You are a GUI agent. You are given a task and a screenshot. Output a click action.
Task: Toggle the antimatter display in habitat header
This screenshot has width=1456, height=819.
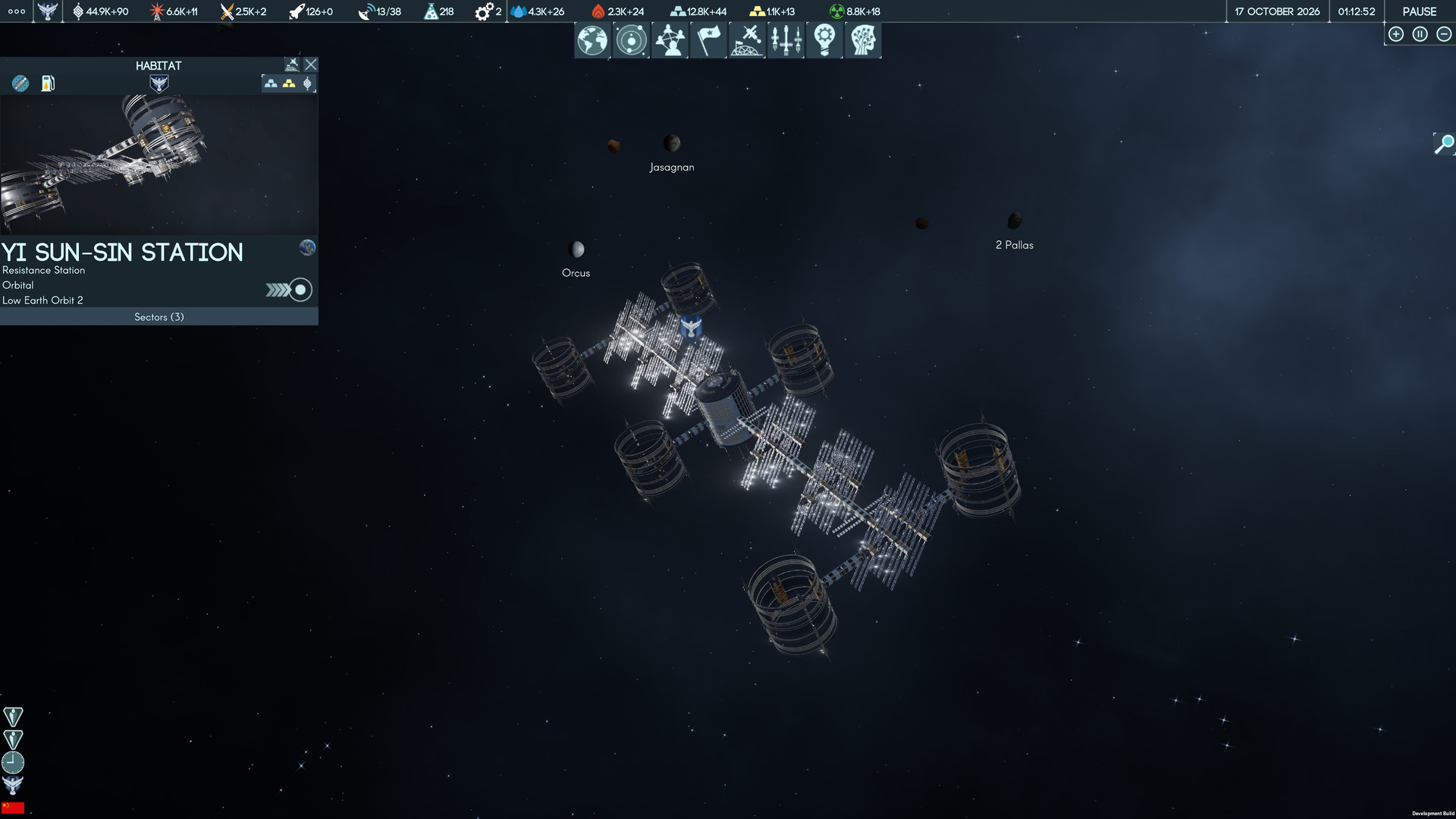pos(306,83)
